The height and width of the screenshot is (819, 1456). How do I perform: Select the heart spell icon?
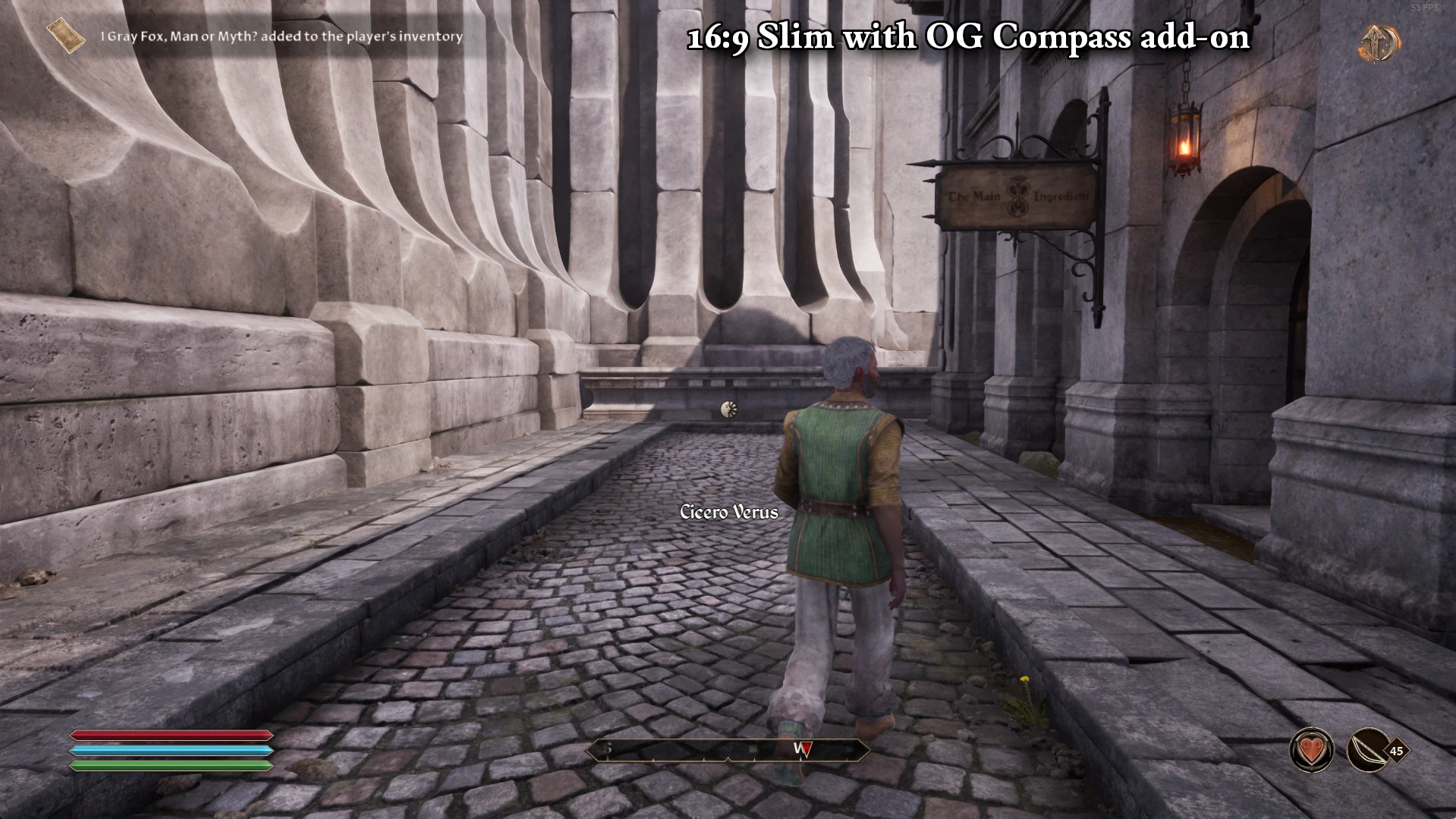point(1312,751)
